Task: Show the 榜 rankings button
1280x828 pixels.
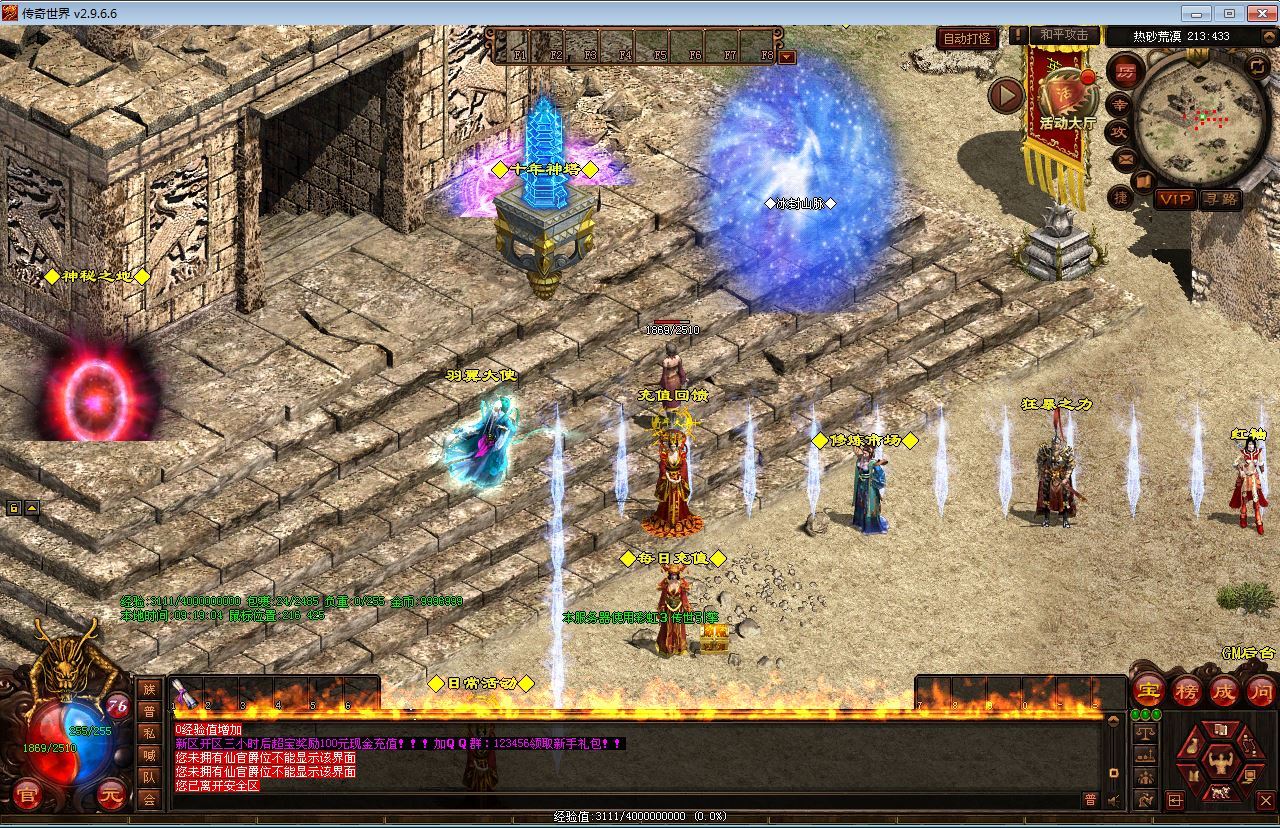Action: (1187, 690)
